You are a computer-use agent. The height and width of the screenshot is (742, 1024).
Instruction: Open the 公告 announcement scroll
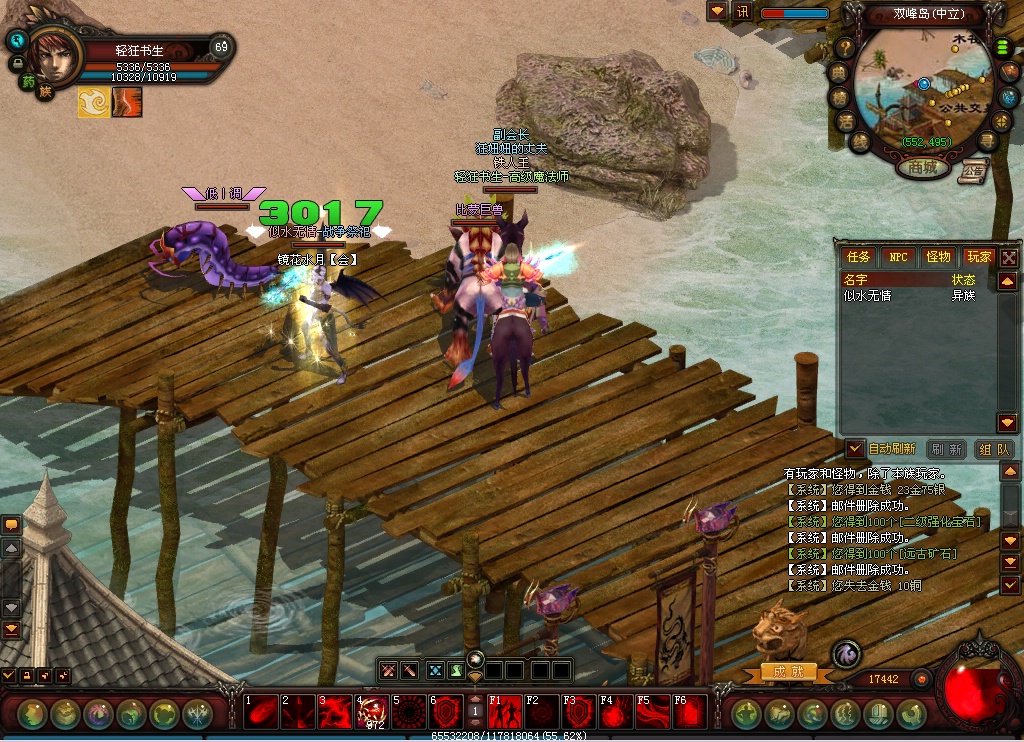972,172
